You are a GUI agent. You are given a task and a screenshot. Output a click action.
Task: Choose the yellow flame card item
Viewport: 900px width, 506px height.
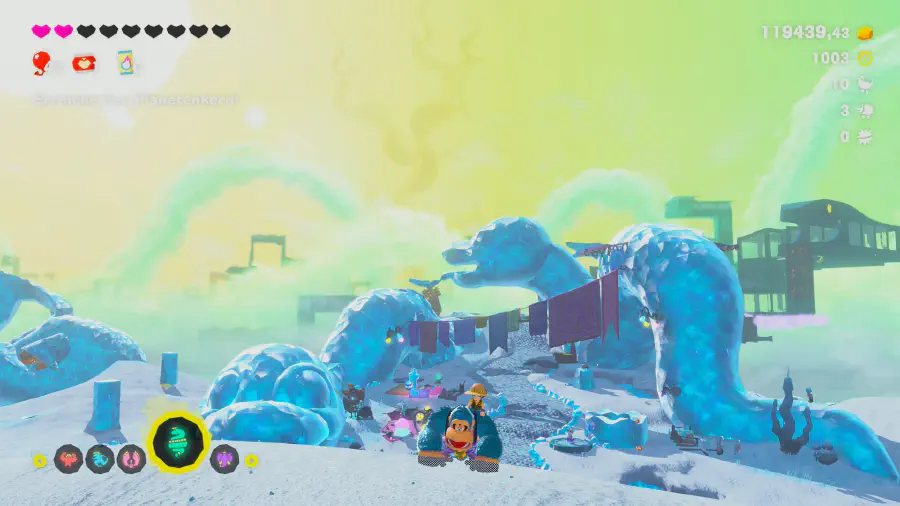(126, 63)
